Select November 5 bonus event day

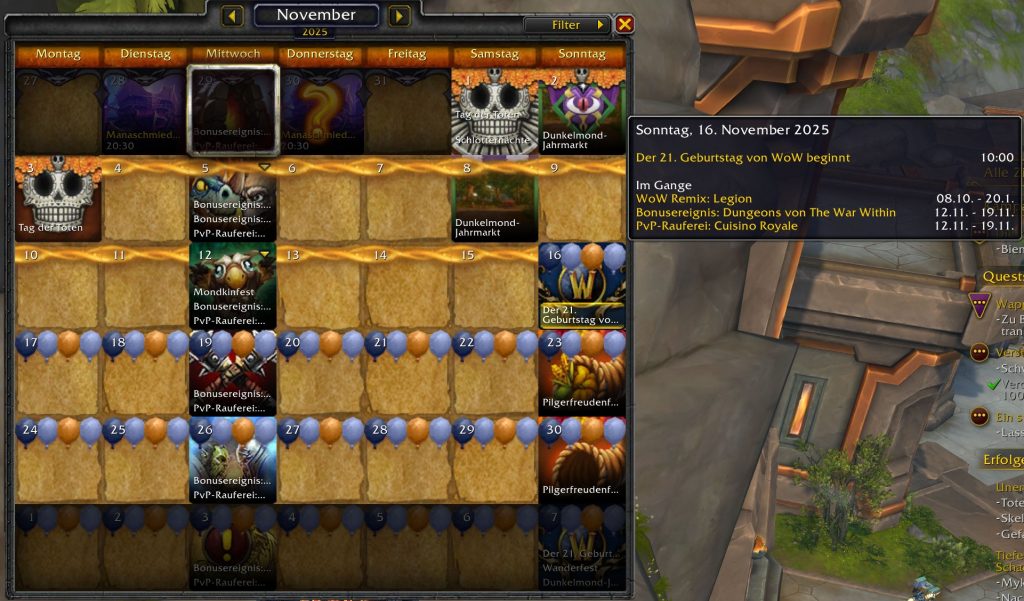click(x=232, y=199)
